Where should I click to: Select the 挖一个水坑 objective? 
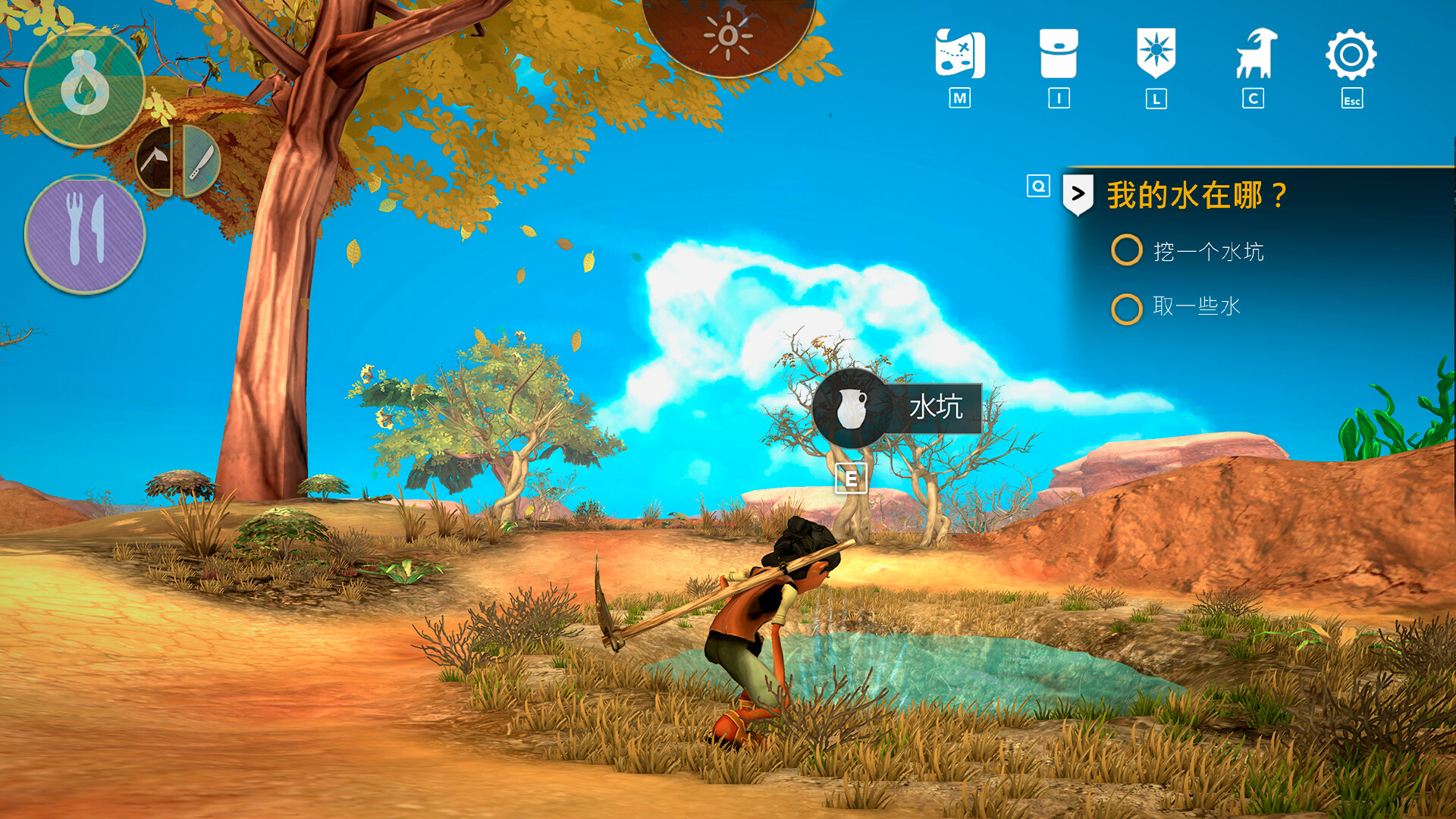click(x=1208, y=252)
